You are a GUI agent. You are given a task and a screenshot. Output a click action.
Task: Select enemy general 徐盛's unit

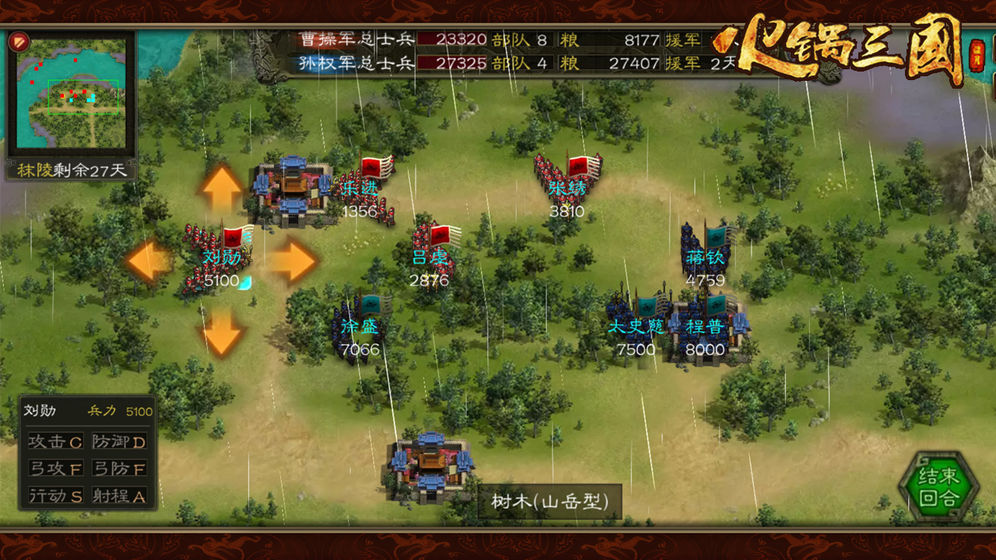pyautogui.click(x=360, y=325)
